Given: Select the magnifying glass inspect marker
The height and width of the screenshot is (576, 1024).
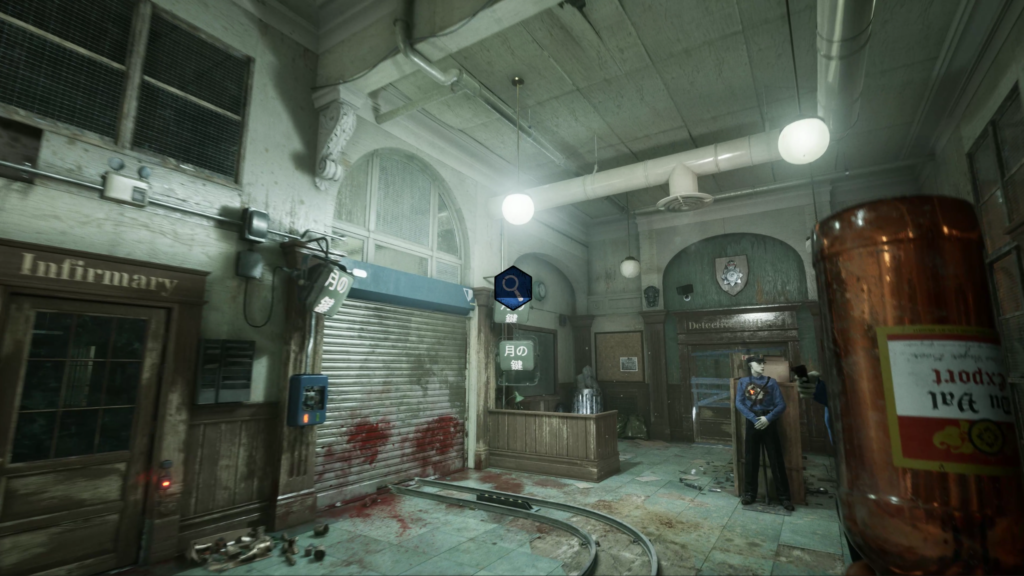Looking at the screenshot, I should [512, 288].
